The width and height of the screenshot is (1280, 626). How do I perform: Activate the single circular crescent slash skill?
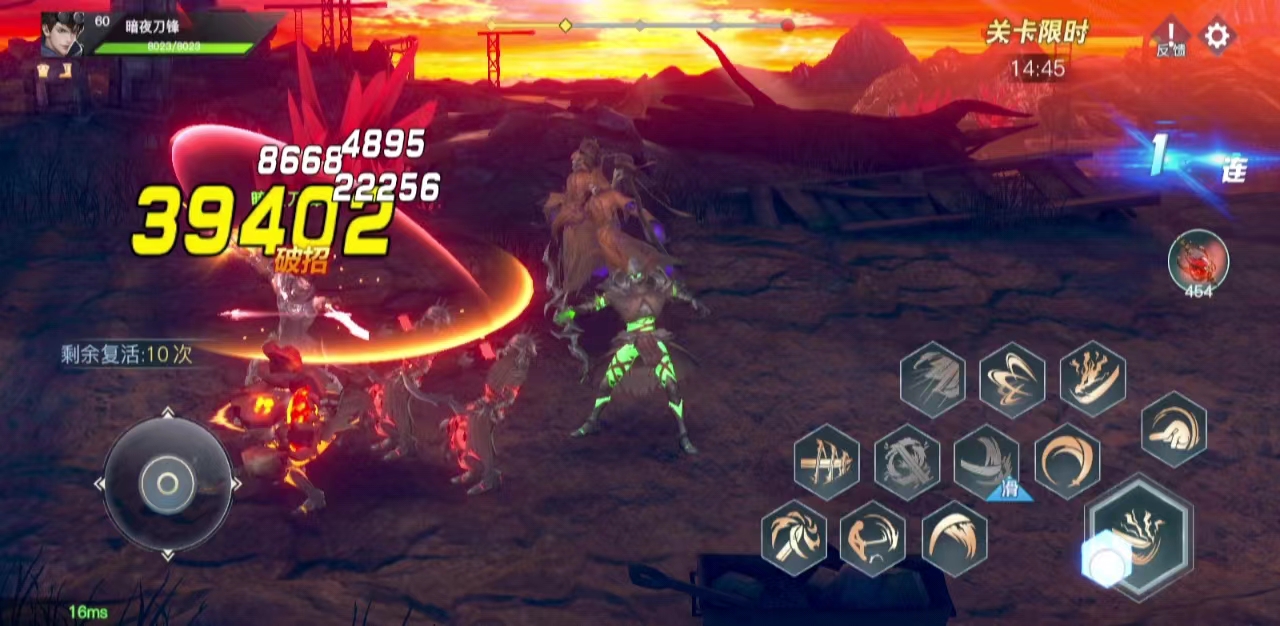click(x=1067, y=462)
